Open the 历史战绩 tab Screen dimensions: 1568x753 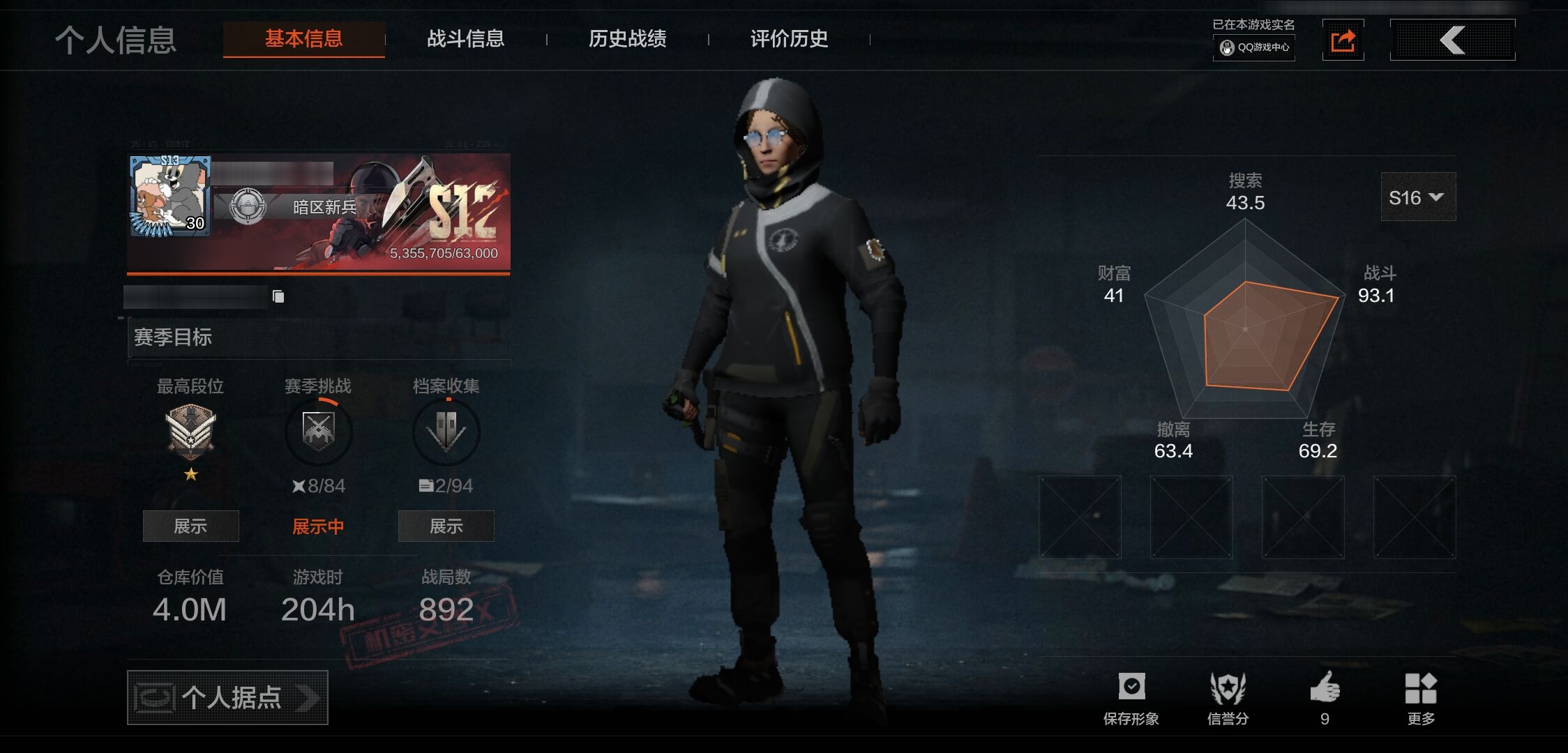[x=626, y=40]
